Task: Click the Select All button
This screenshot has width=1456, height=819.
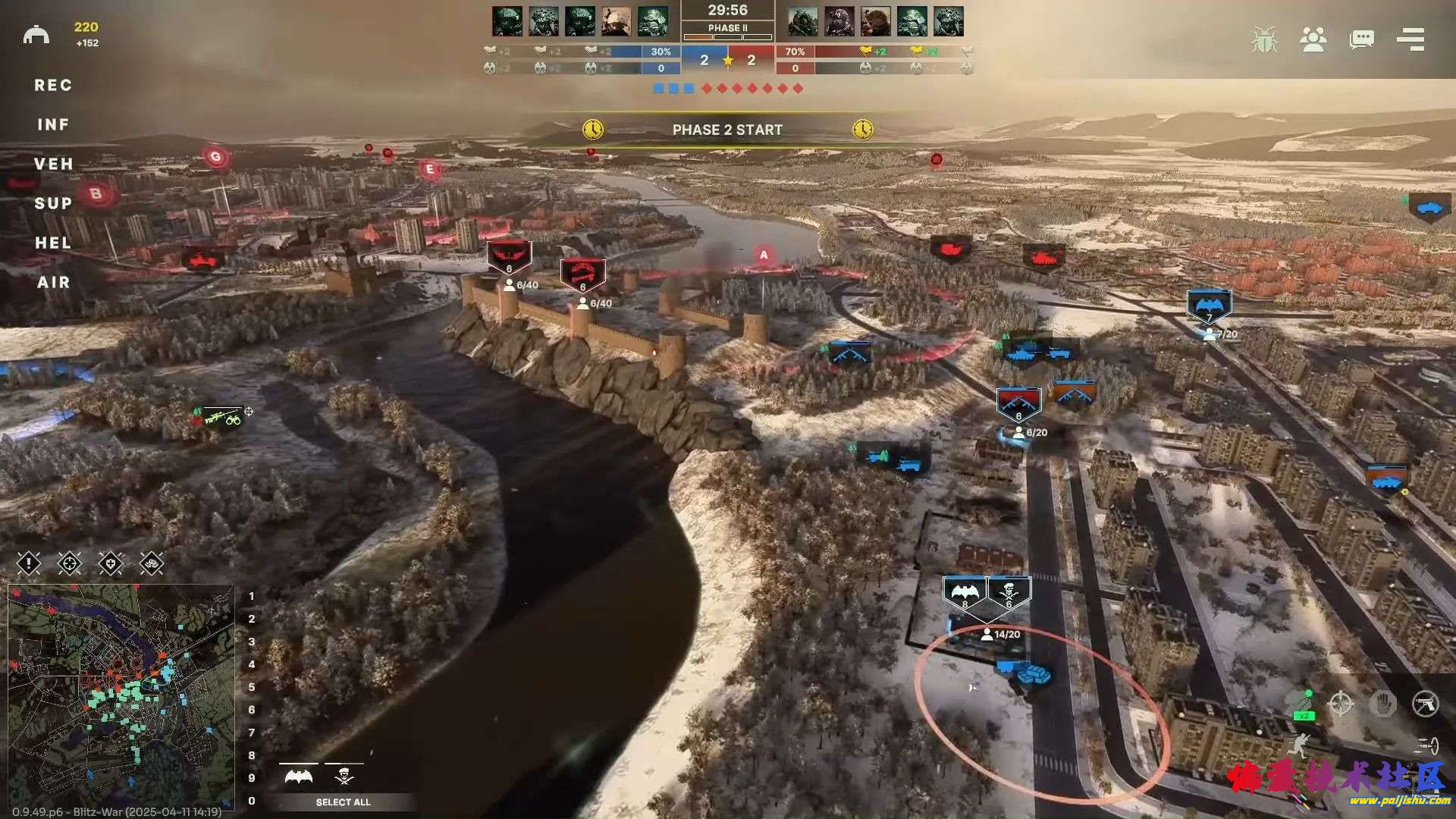Action: [343, 802]
